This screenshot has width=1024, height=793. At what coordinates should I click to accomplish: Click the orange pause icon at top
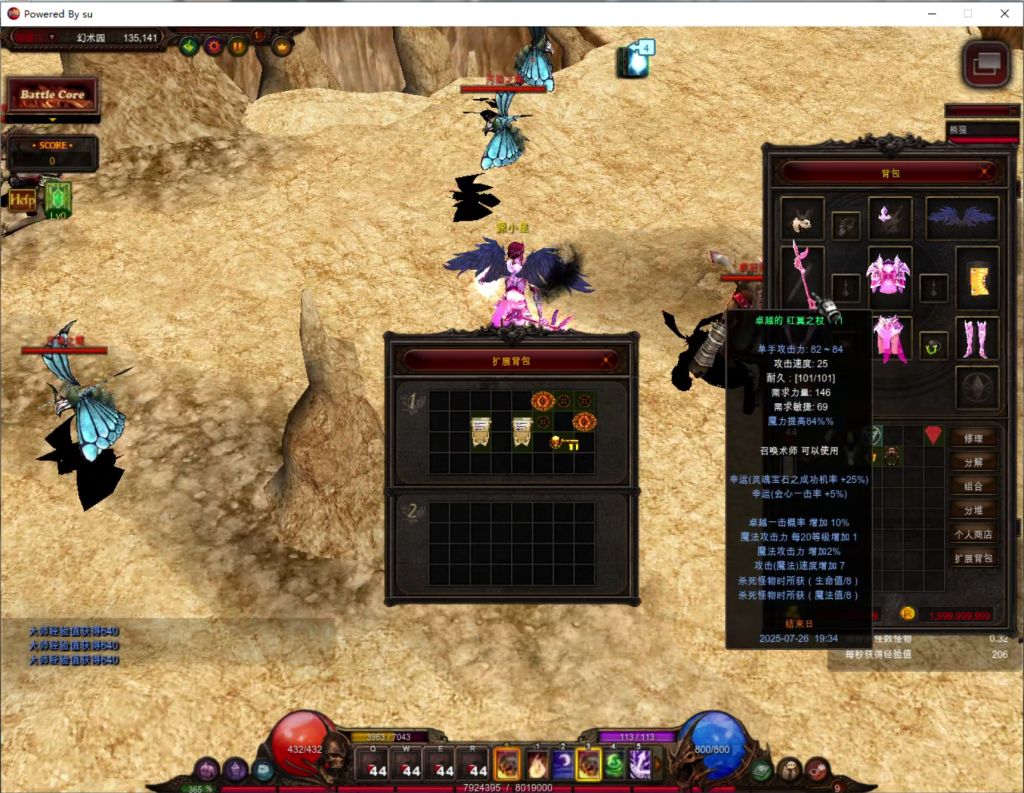point(238,45)
